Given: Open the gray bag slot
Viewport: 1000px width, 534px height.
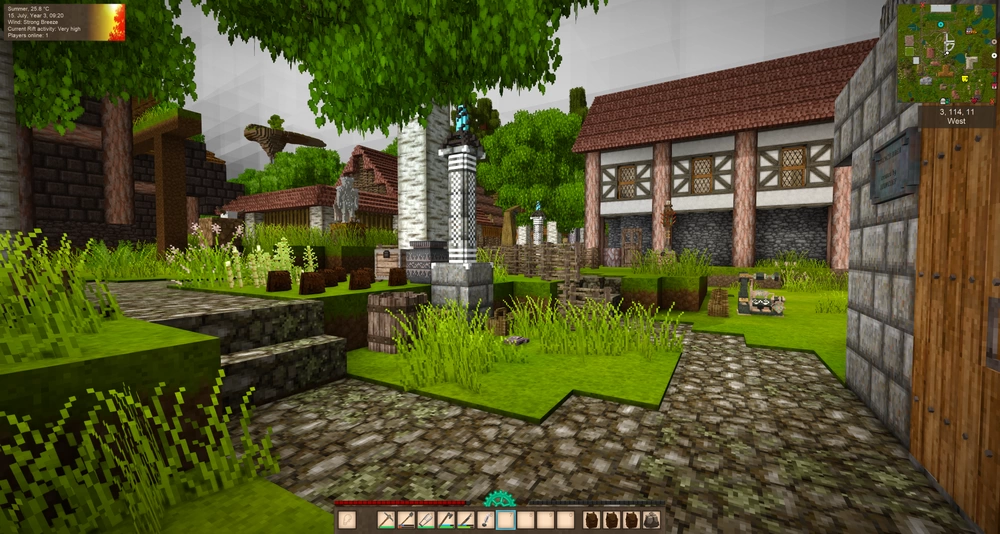Looking at the screenshot, I should (x=651, y=520).
